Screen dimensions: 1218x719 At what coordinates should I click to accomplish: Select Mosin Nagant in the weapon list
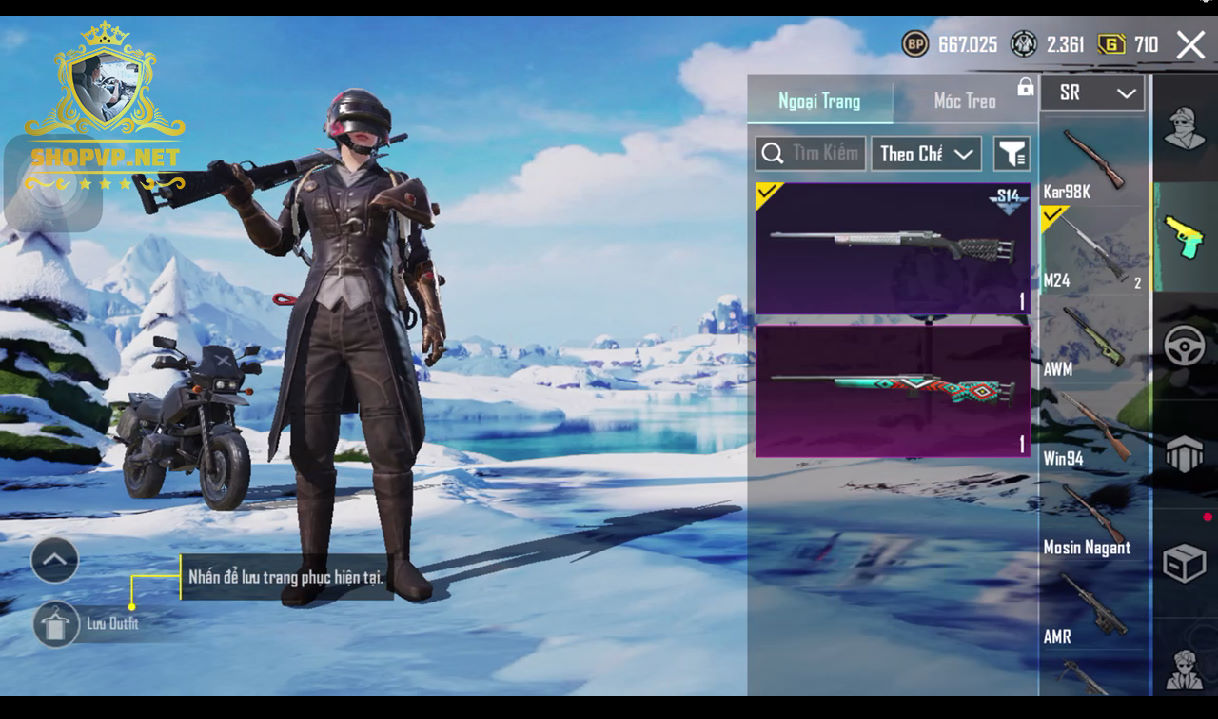point(1093,518)
